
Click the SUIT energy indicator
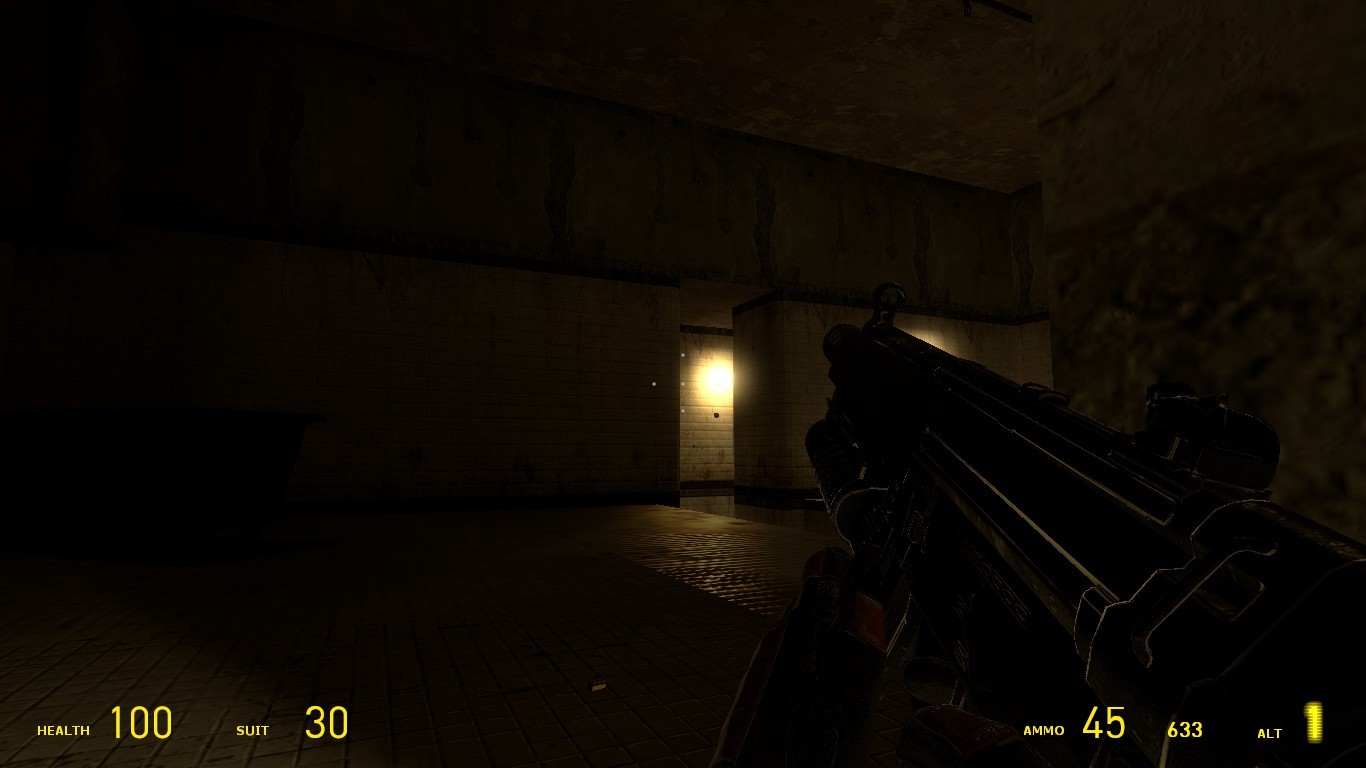pyautogui.click(x=253, y=731)
